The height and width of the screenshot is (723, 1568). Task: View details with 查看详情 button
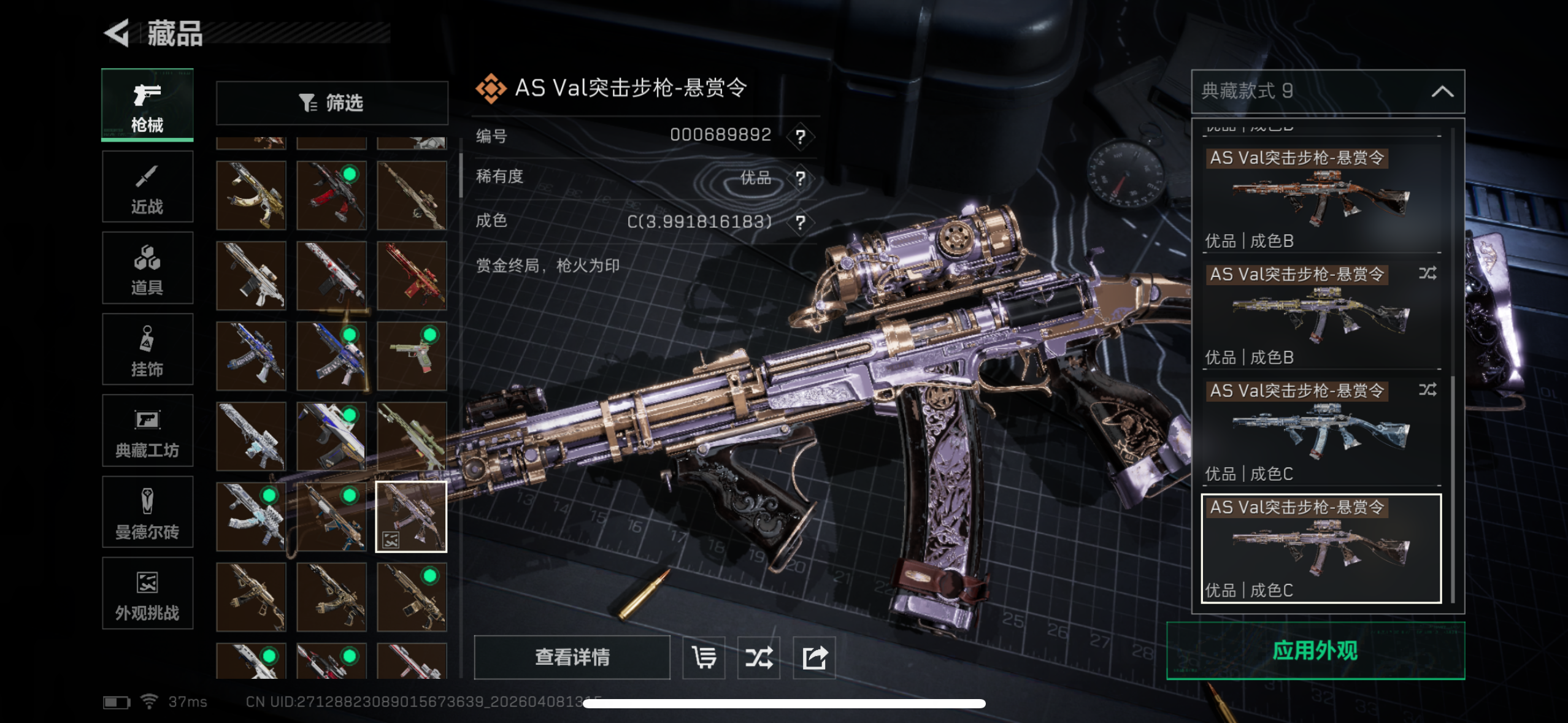pyautogui.click(x=572, y=657)
